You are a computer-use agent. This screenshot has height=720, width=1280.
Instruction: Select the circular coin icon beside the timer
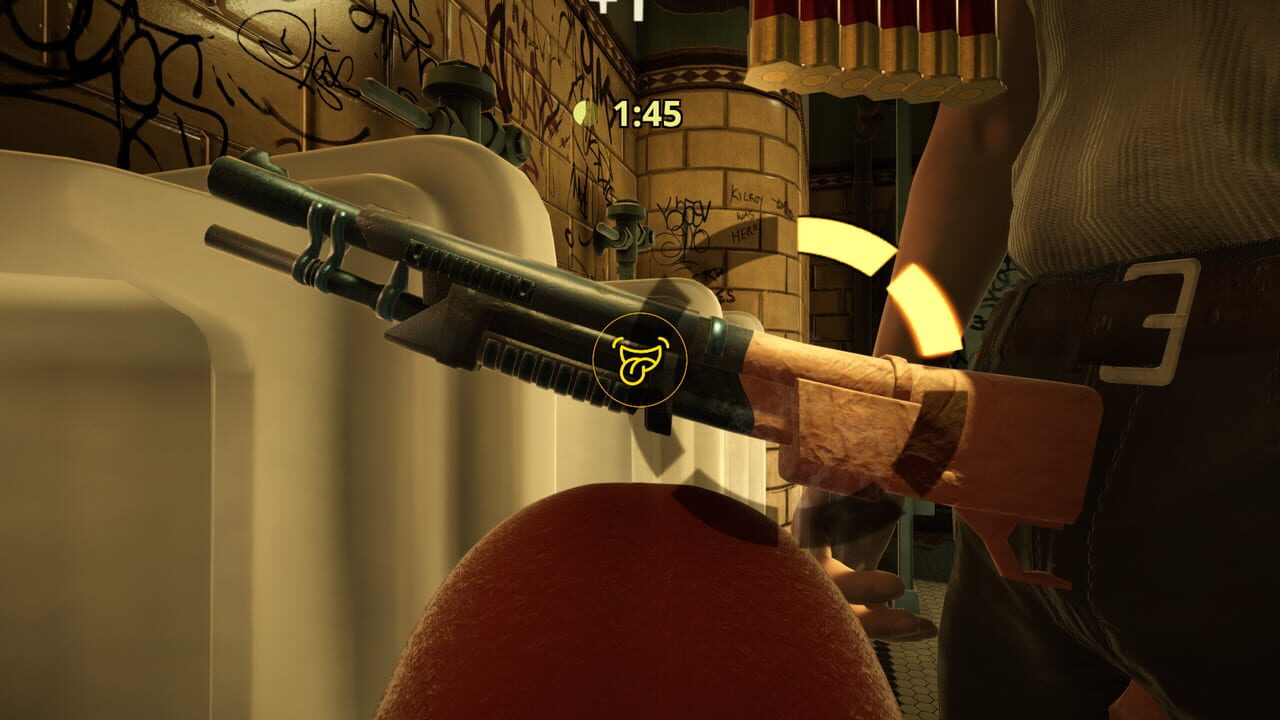tap(586, 113)
